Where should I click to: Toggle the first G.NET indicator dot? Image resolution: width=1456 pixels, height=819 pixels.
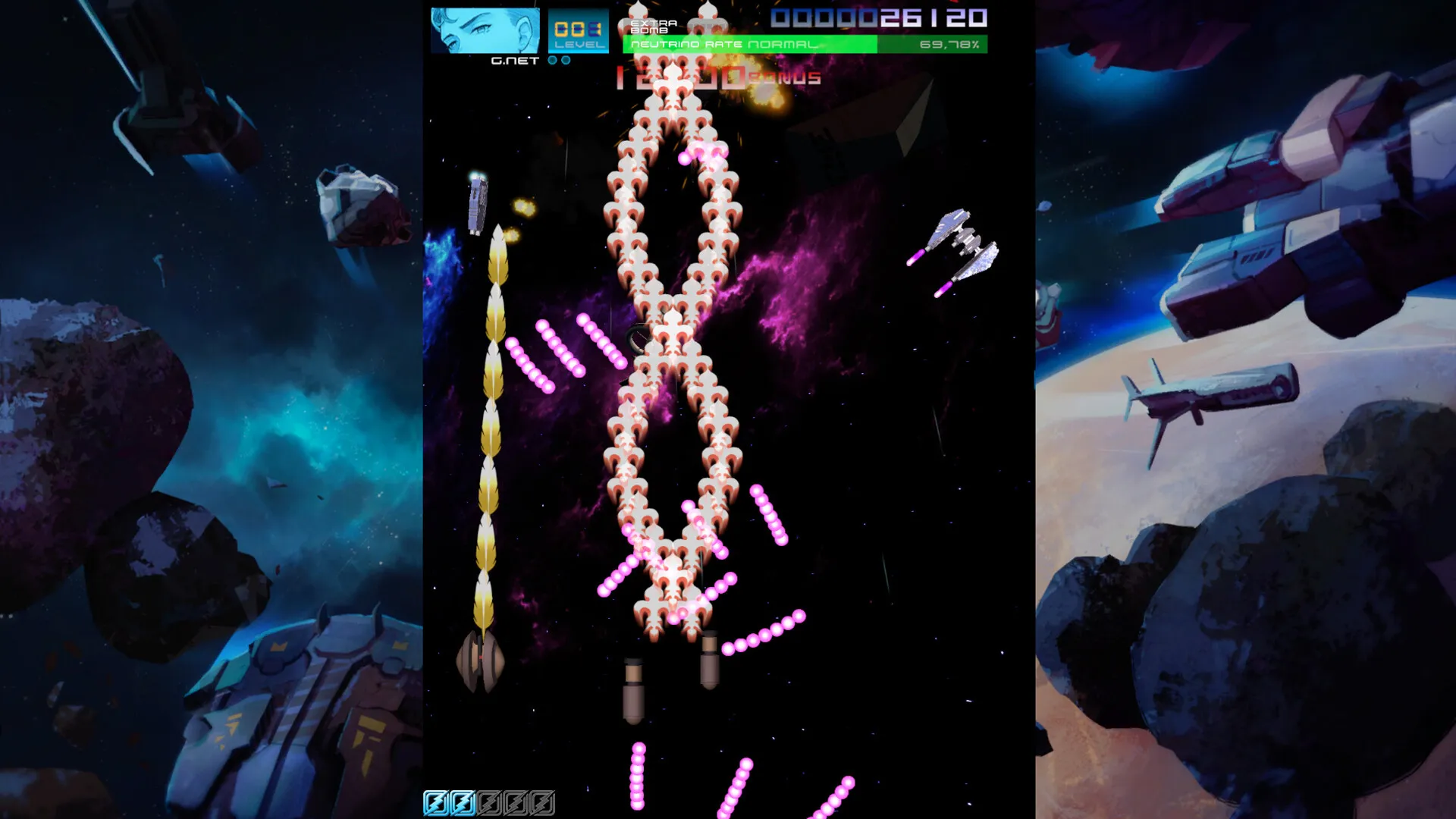(552, 61)
